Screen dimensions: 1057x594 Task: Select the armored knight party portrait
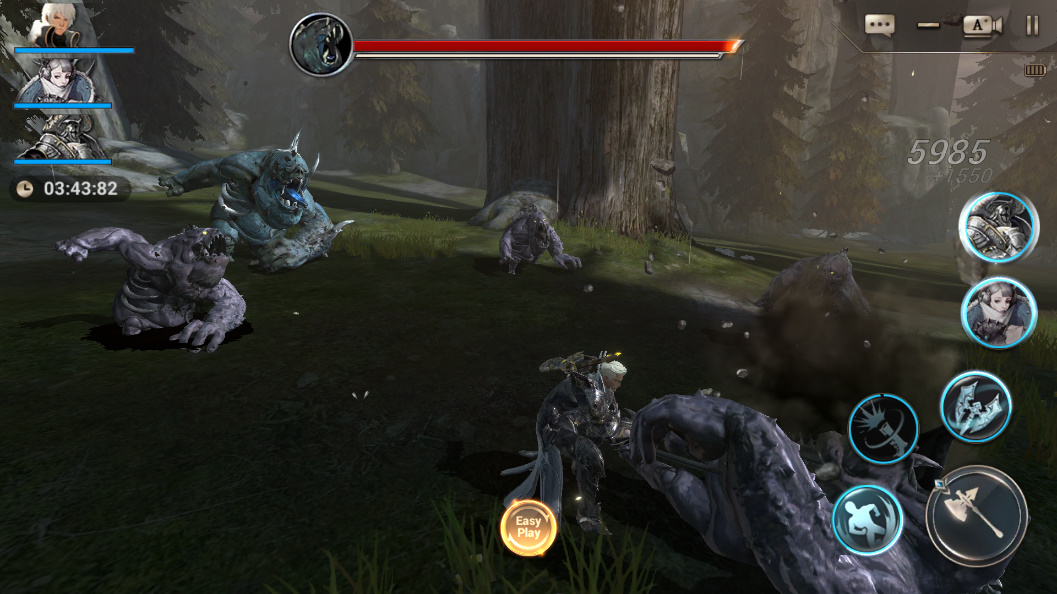(62, 136)
